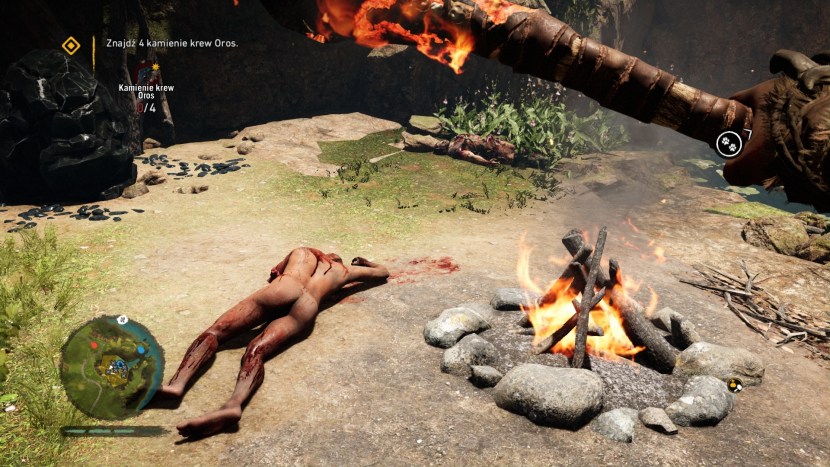Select the yellow marker icon beside the campfire
Viewport: 830px width, 467px height.
tap(735, 385)
